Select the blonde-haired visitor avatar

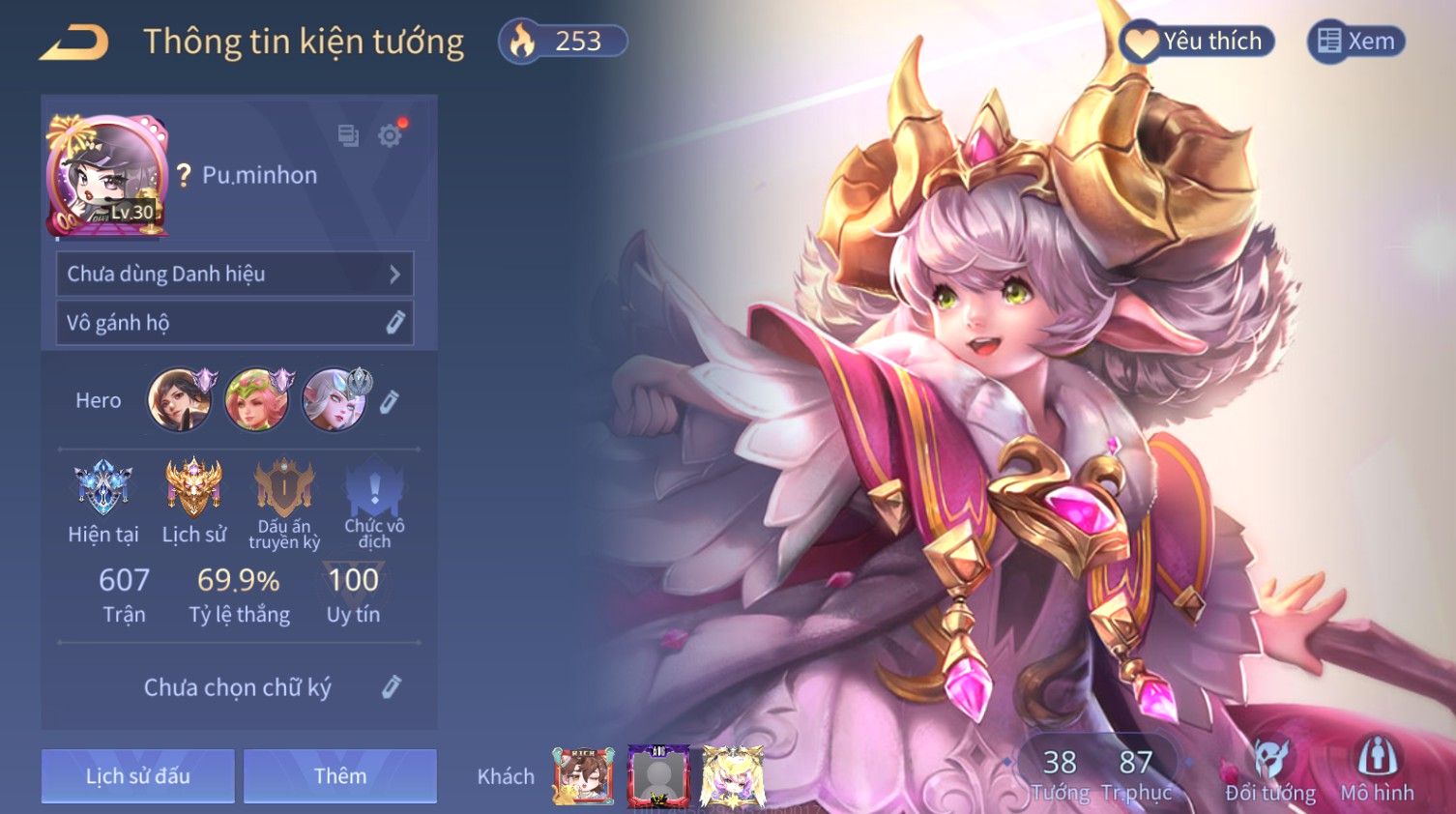coord(733,775)
